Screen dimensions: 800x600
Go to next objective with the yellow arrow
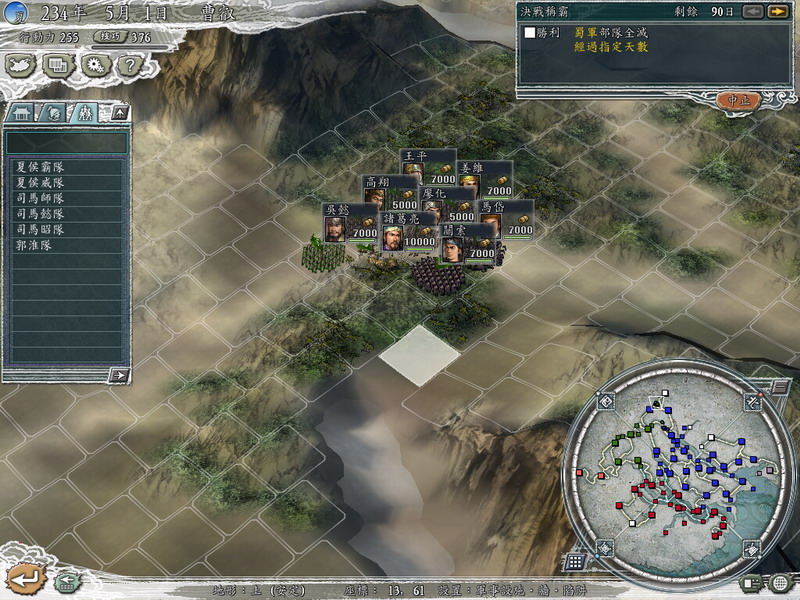click(776, 12)
